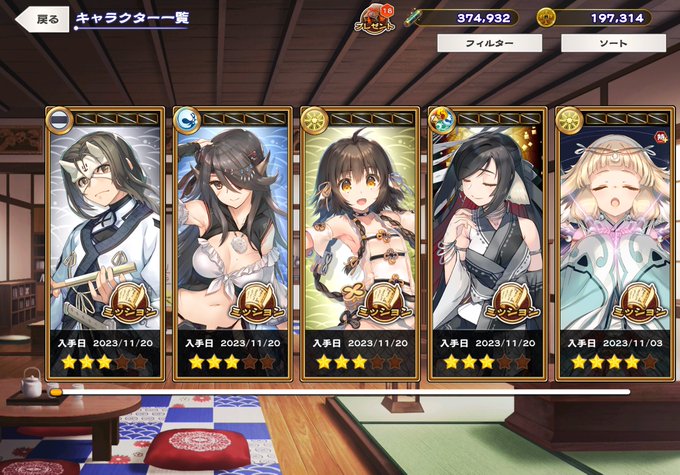This screenshot has width=680, height=475.
Task: Click the character list scrollbar
Action: coord(340,392)
